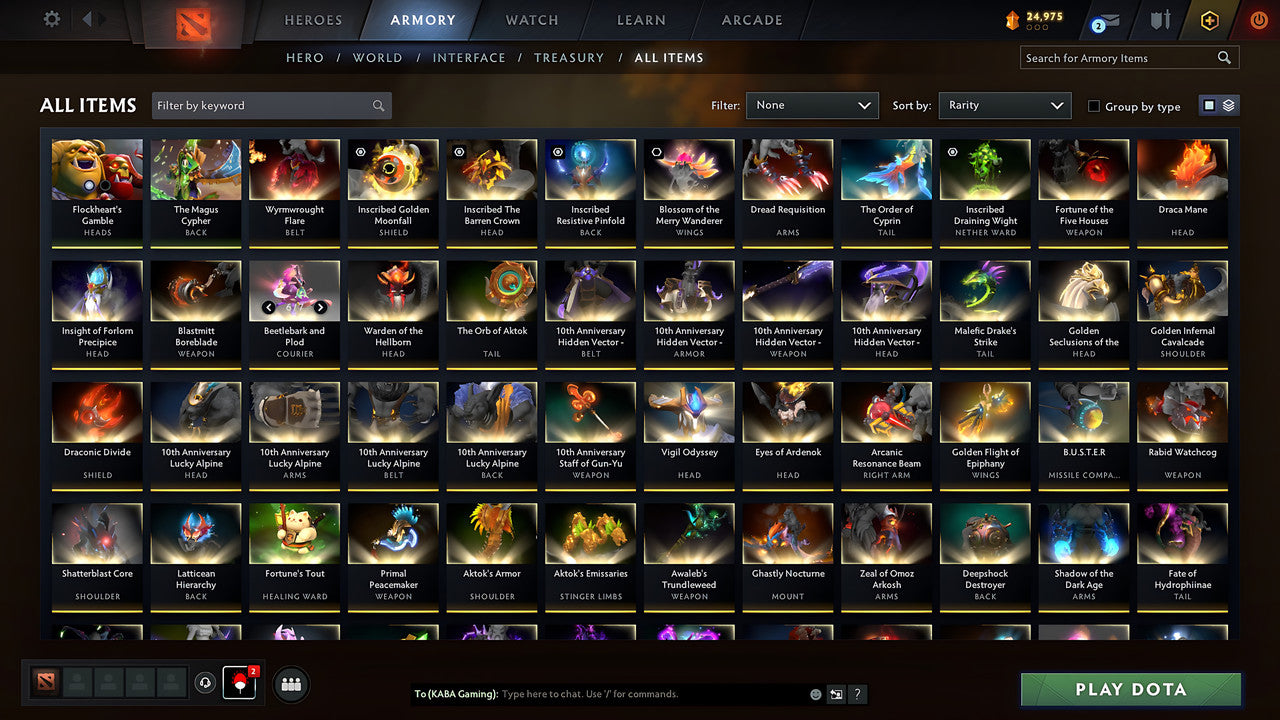The image size is (1280, 720).
Task: Click the headset voice chat icon
Action: pyautogui.click(x=206, y=683)
